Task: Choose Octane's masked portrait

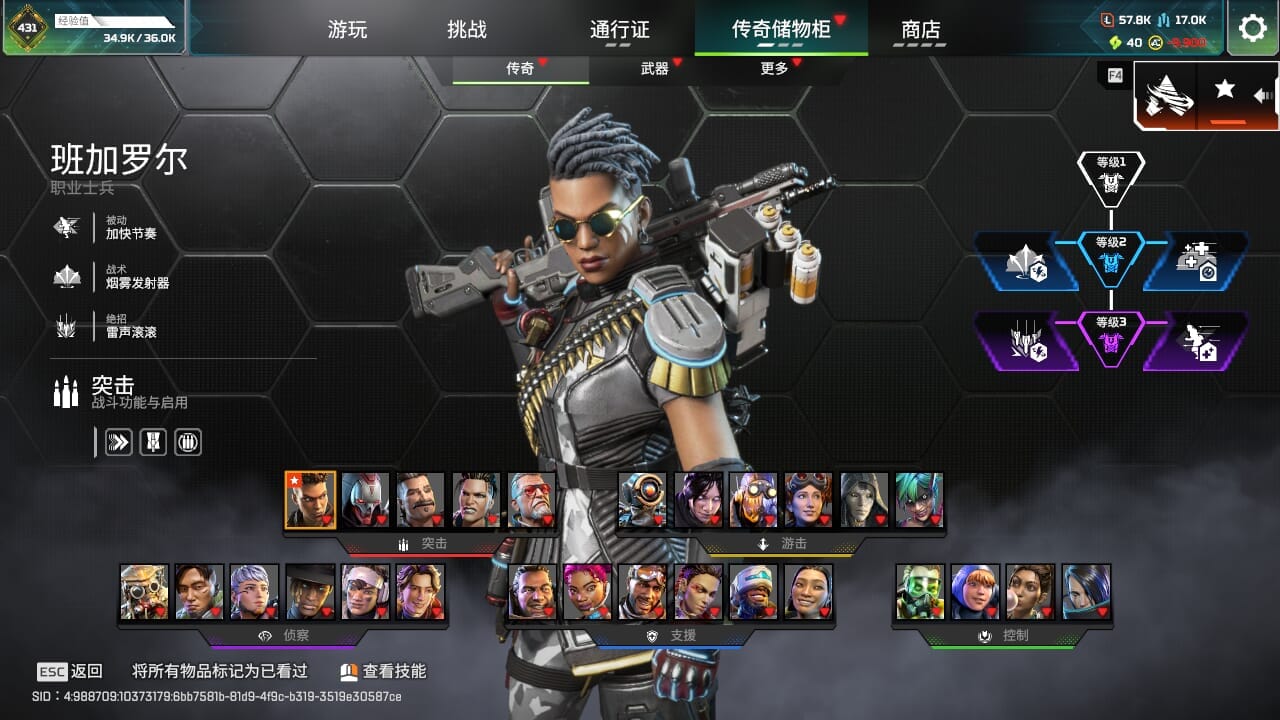Action: pos(753,500)
